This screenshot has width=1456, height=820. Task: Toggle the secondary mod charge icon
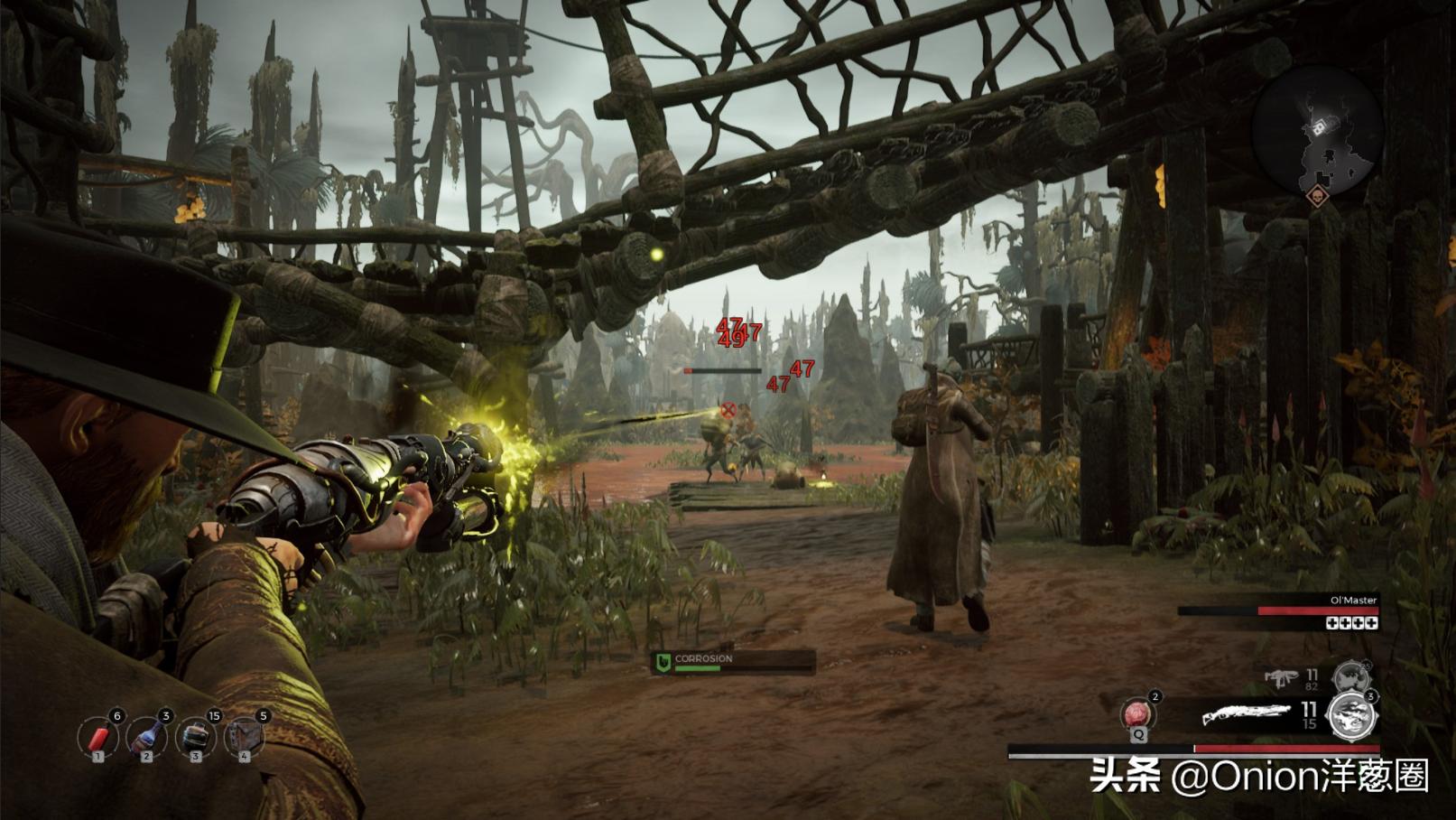coord(1351,676)
